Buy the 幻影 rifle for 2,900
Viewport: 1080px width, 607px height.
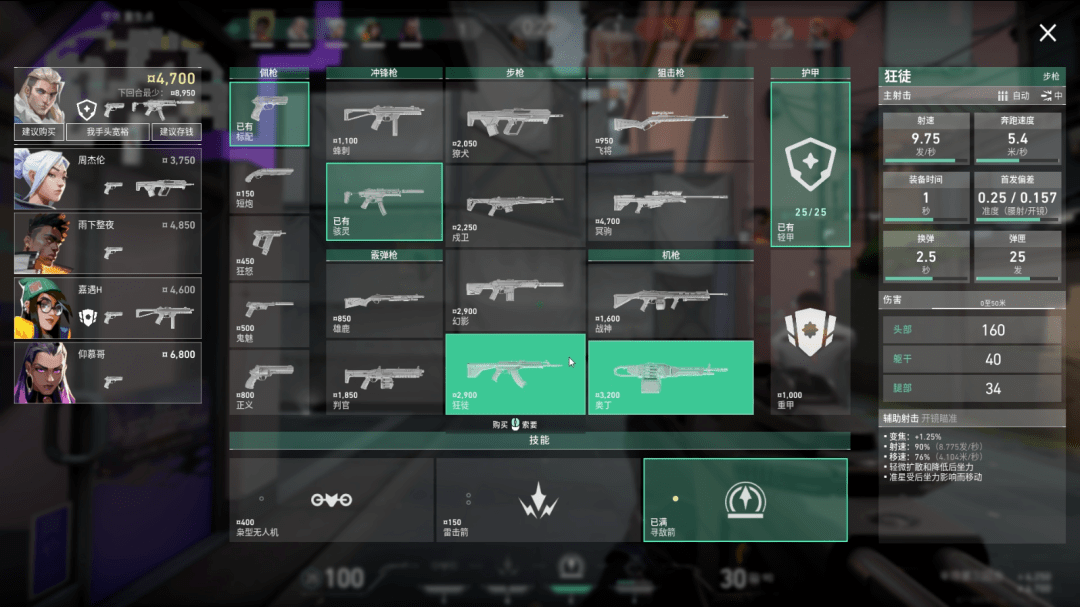pos(515,290)
